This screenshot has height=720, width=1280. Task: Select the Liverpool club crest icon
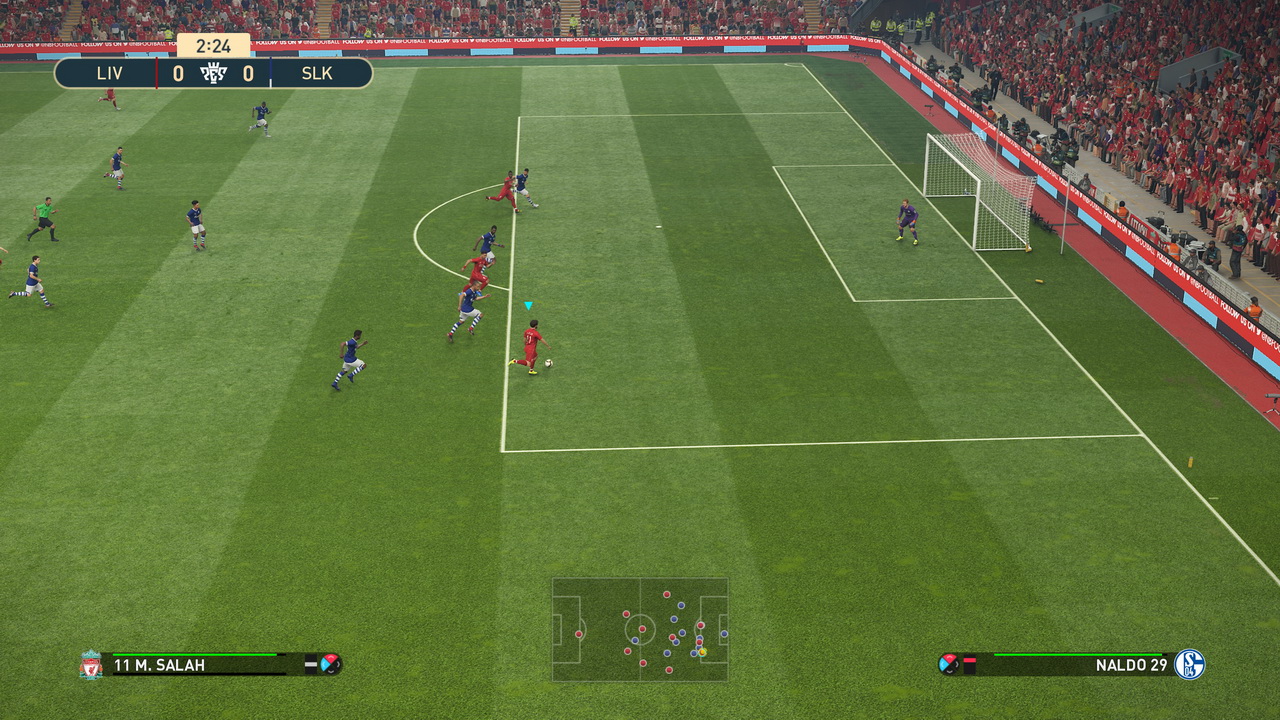coord(91,665)
